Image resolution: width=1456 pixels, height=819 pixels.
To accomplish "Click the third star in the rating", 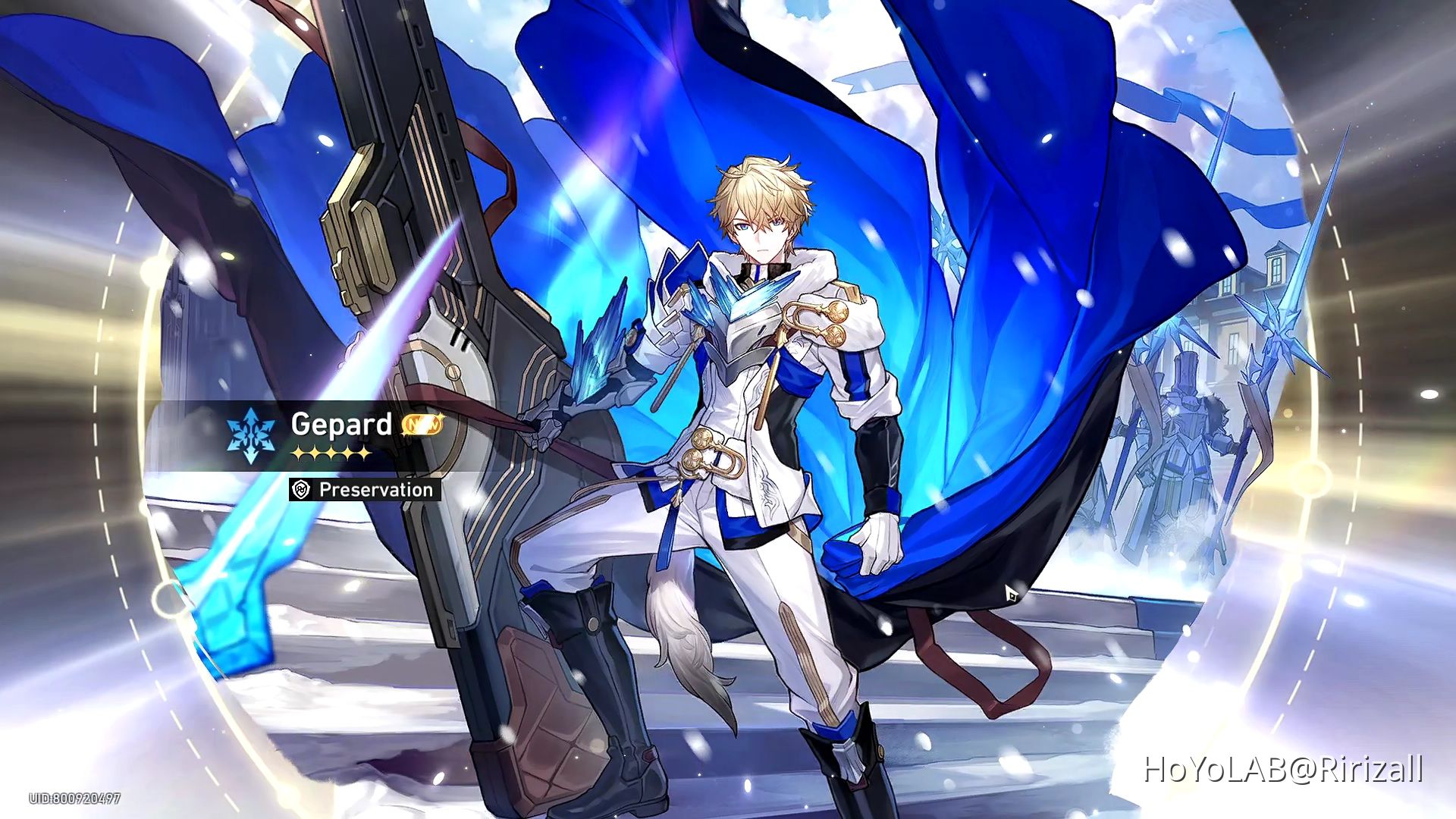I will (x=331, y=453).
